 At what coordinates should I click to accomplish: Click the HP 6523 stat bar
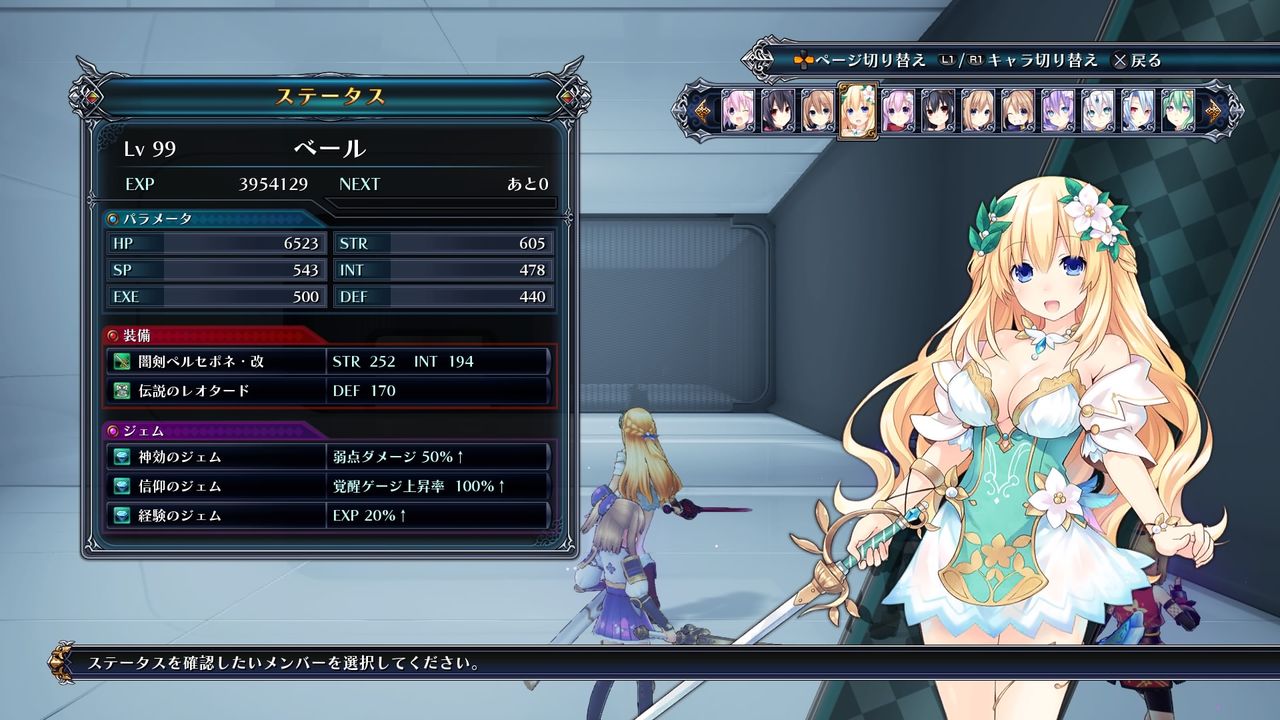click(x=216, y=242)
